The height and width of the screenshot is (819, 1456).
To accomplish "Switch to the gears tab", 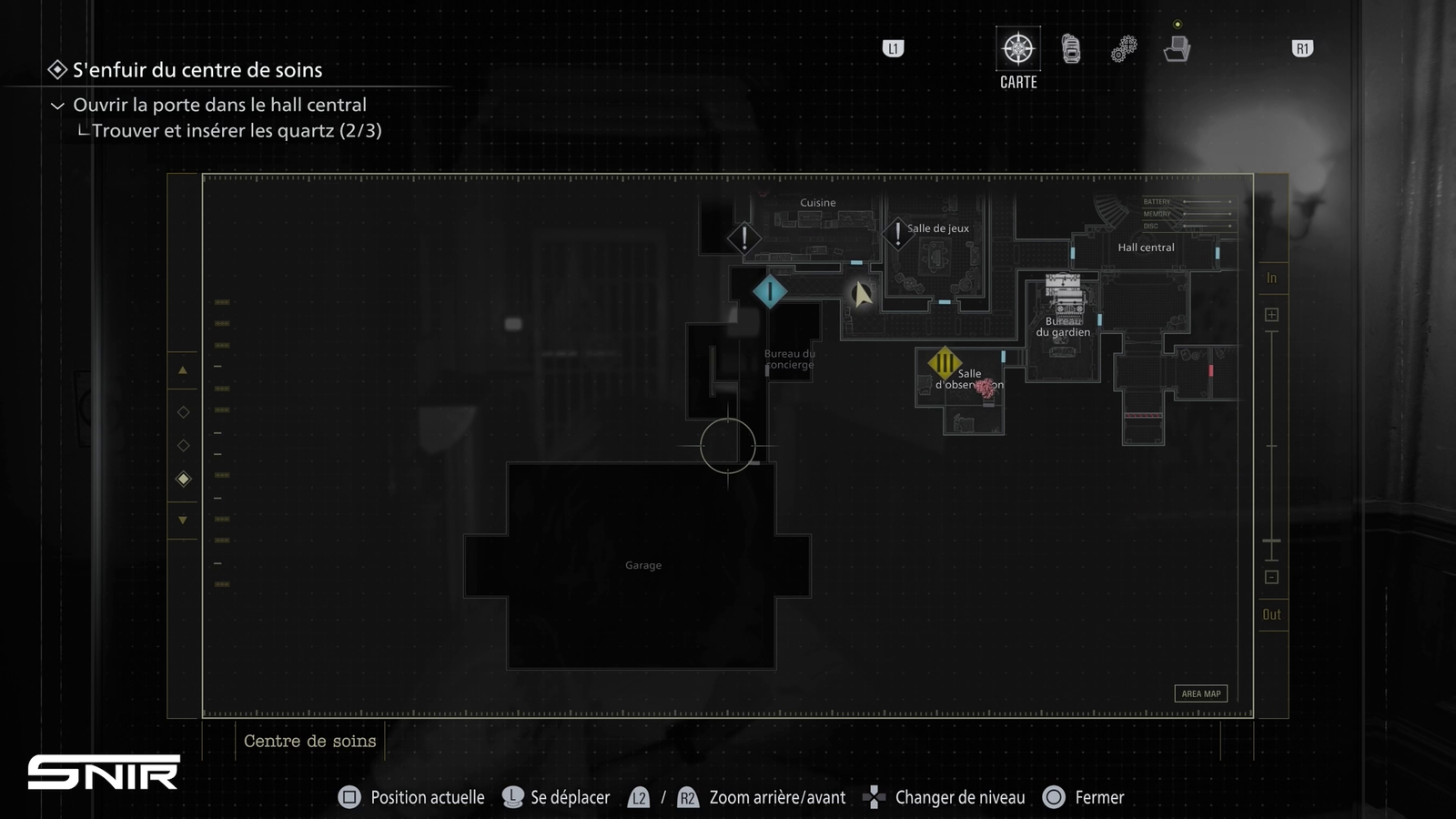I will pos(1124,49).
